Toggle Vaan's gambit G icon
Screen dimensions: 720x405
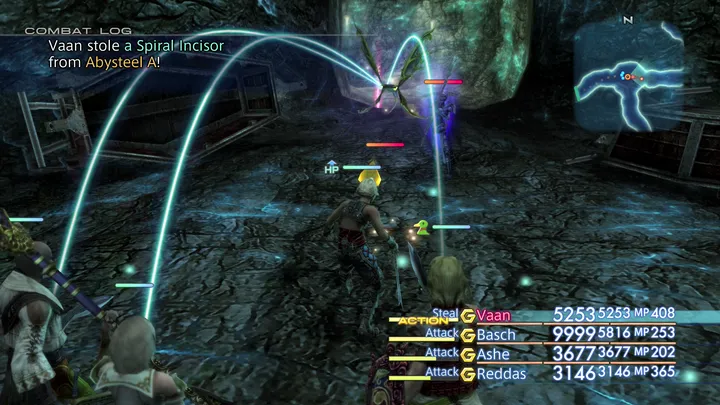(467, 315)
